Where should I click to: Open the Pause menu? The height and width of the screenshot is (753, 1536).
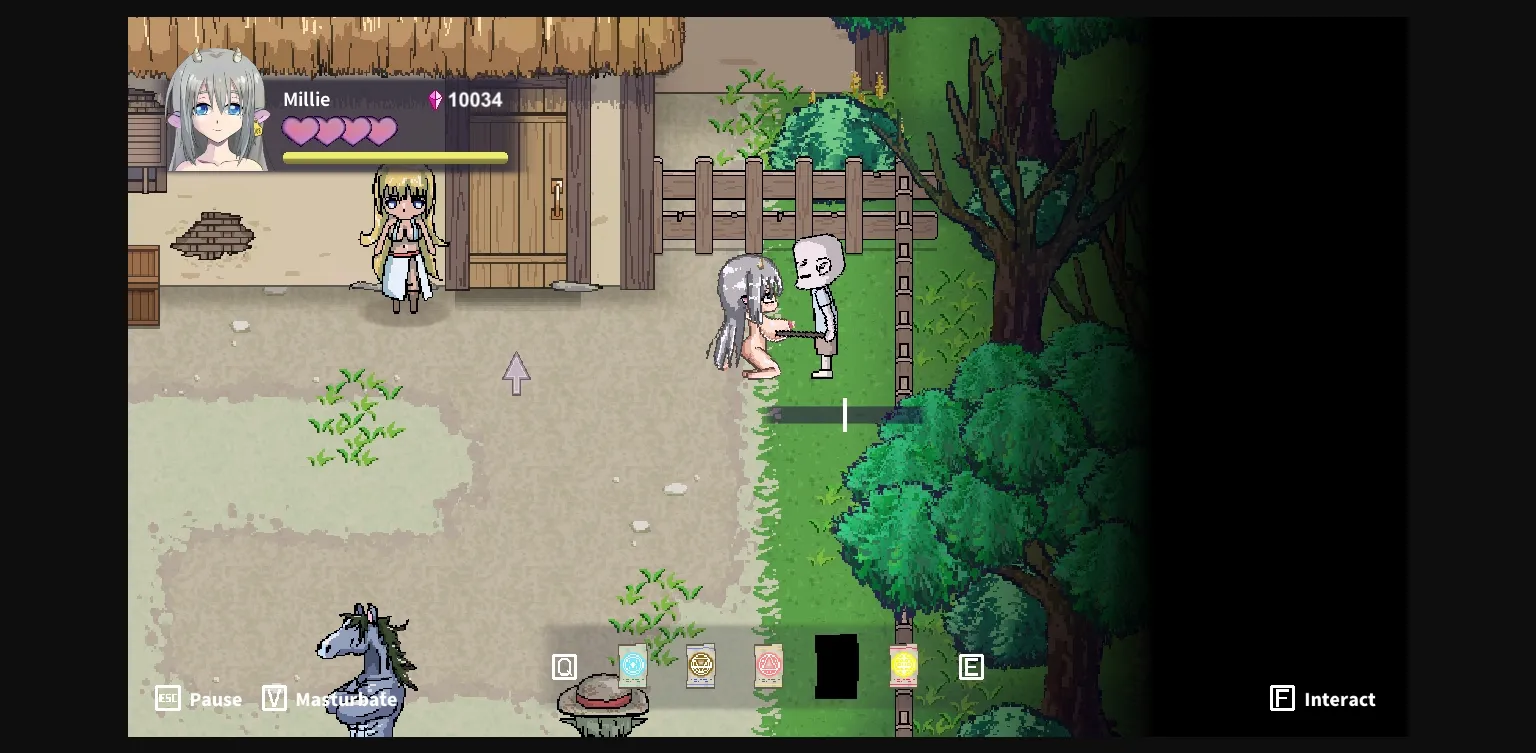click(215, 699)
